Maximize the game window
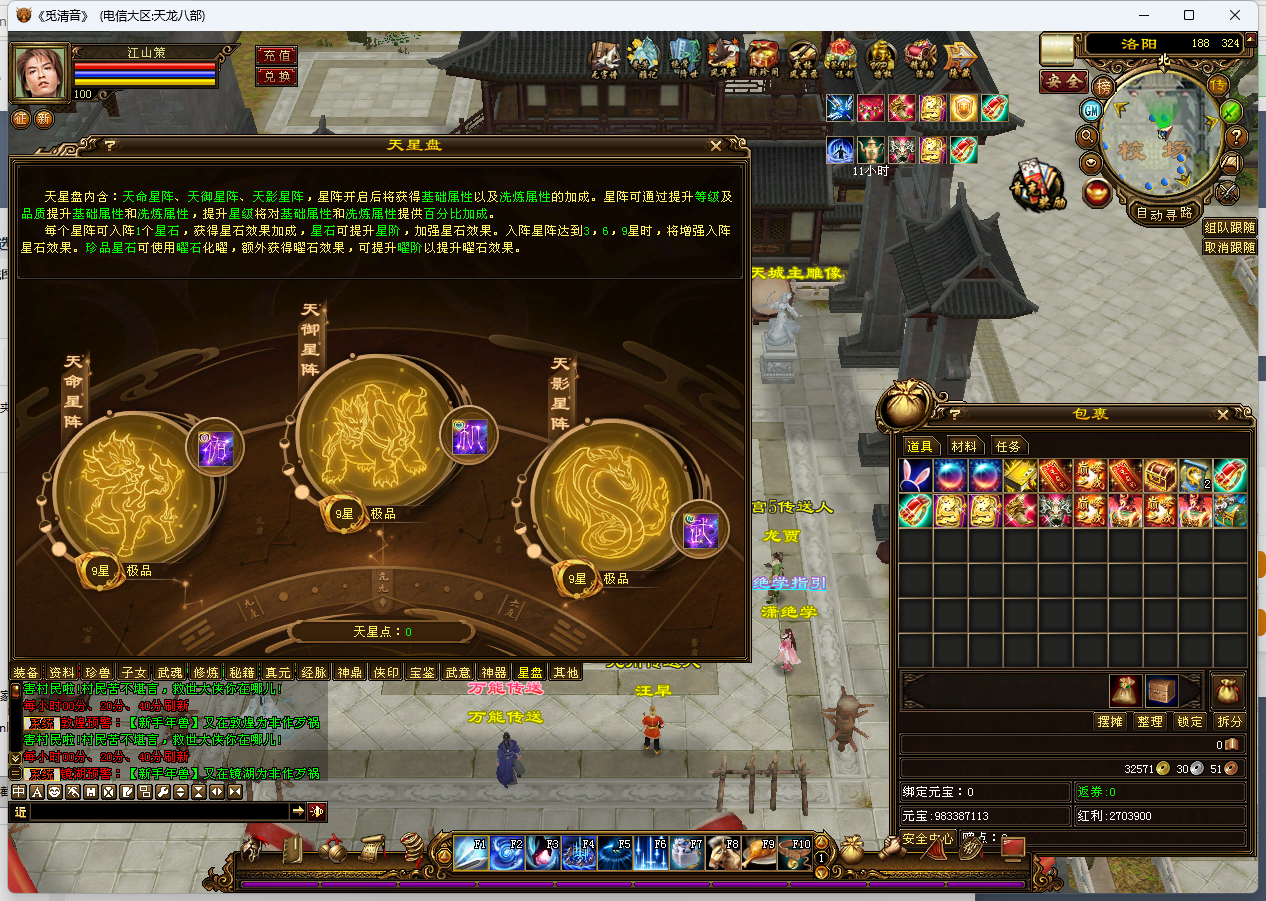1266x901 pixels. [1189, 15]
